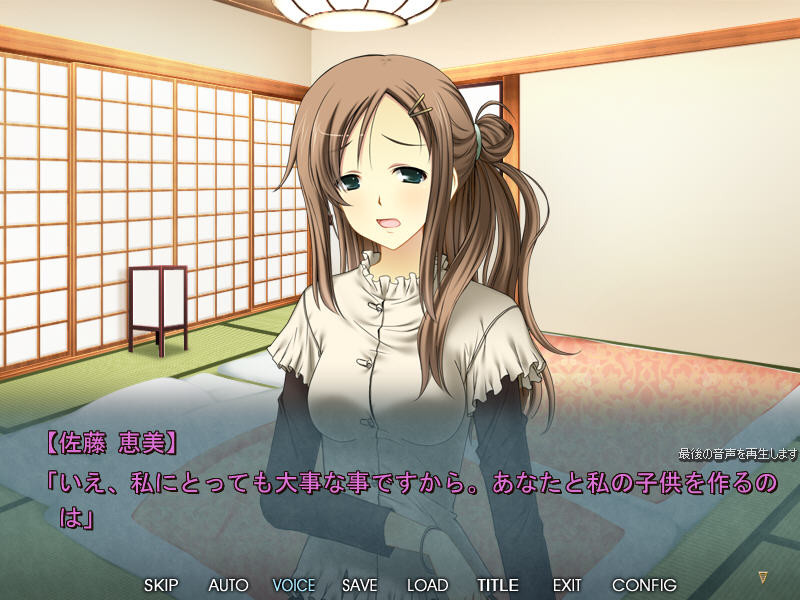
Task: Enable AUTO text advance
Action: (x=228, y=585)
